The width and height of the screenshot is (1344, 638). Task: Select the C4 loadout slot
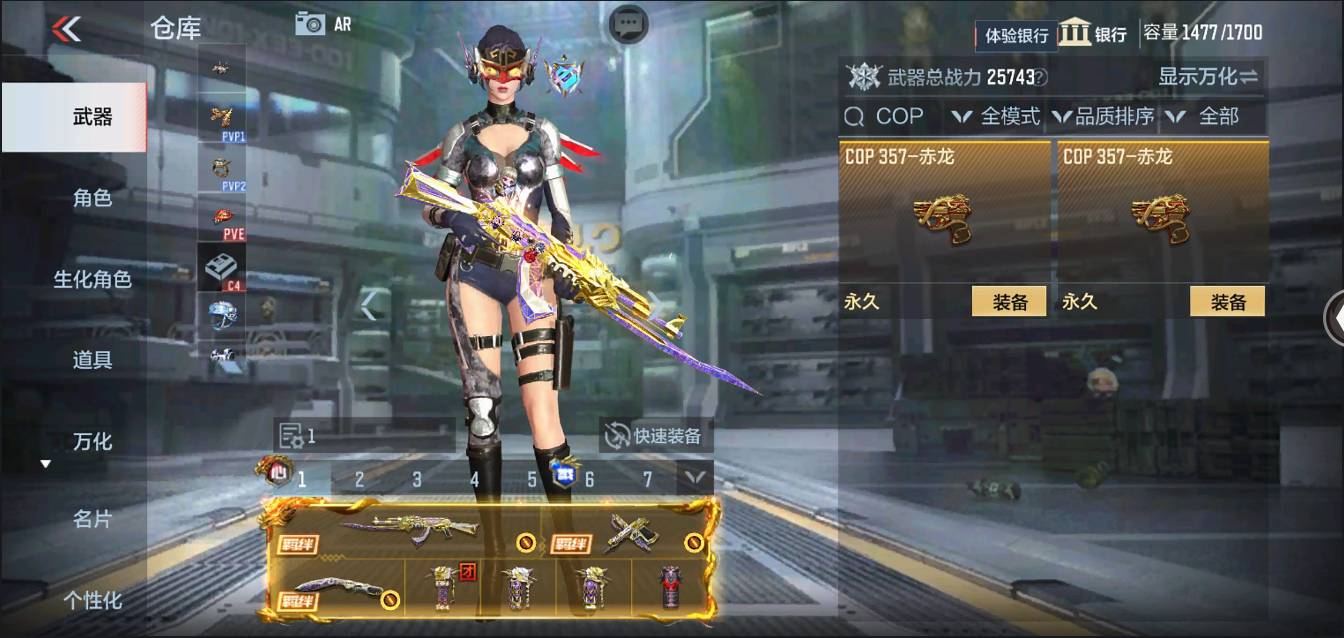click(x=221, y=268)
